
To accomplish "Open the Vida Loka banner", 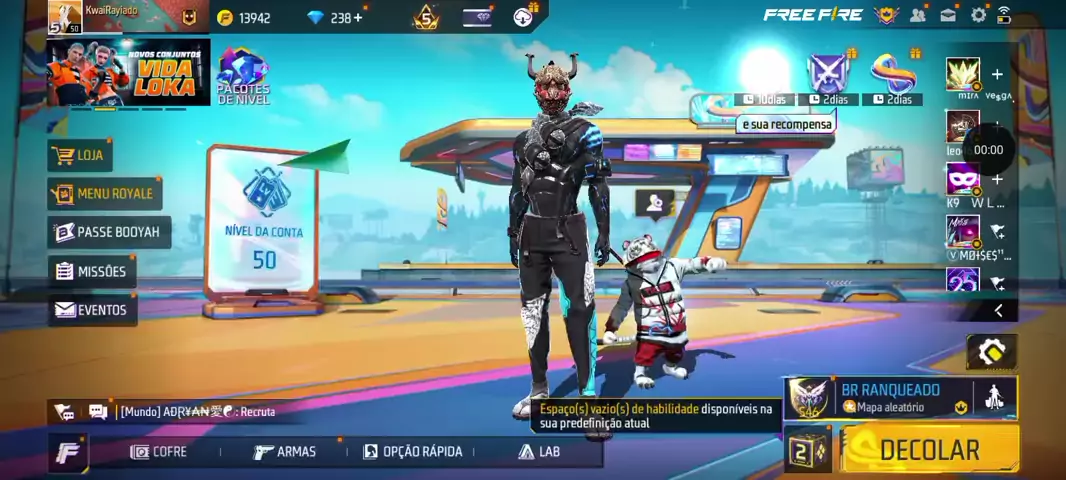I will (x=127, y=72).
